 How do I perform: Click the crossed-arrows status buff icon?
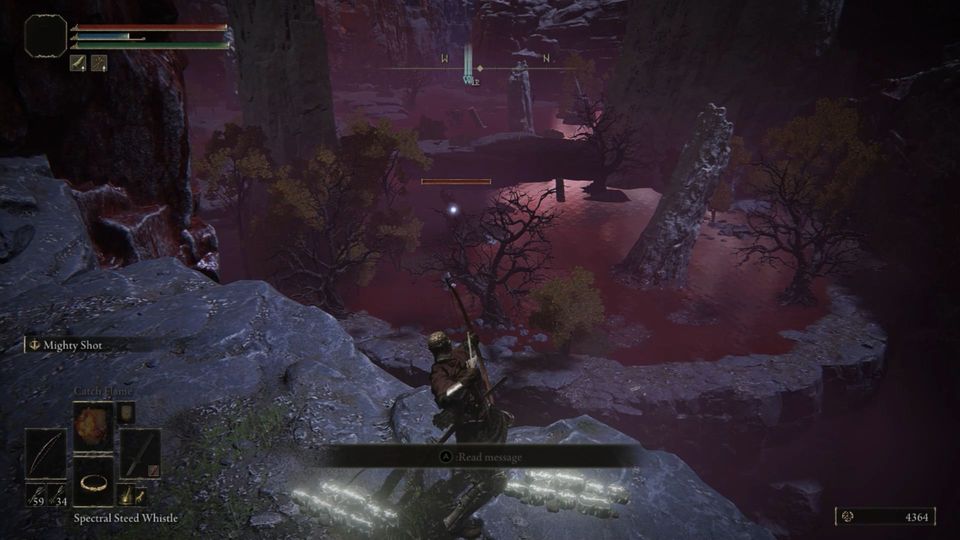click(x=100, y=63)
